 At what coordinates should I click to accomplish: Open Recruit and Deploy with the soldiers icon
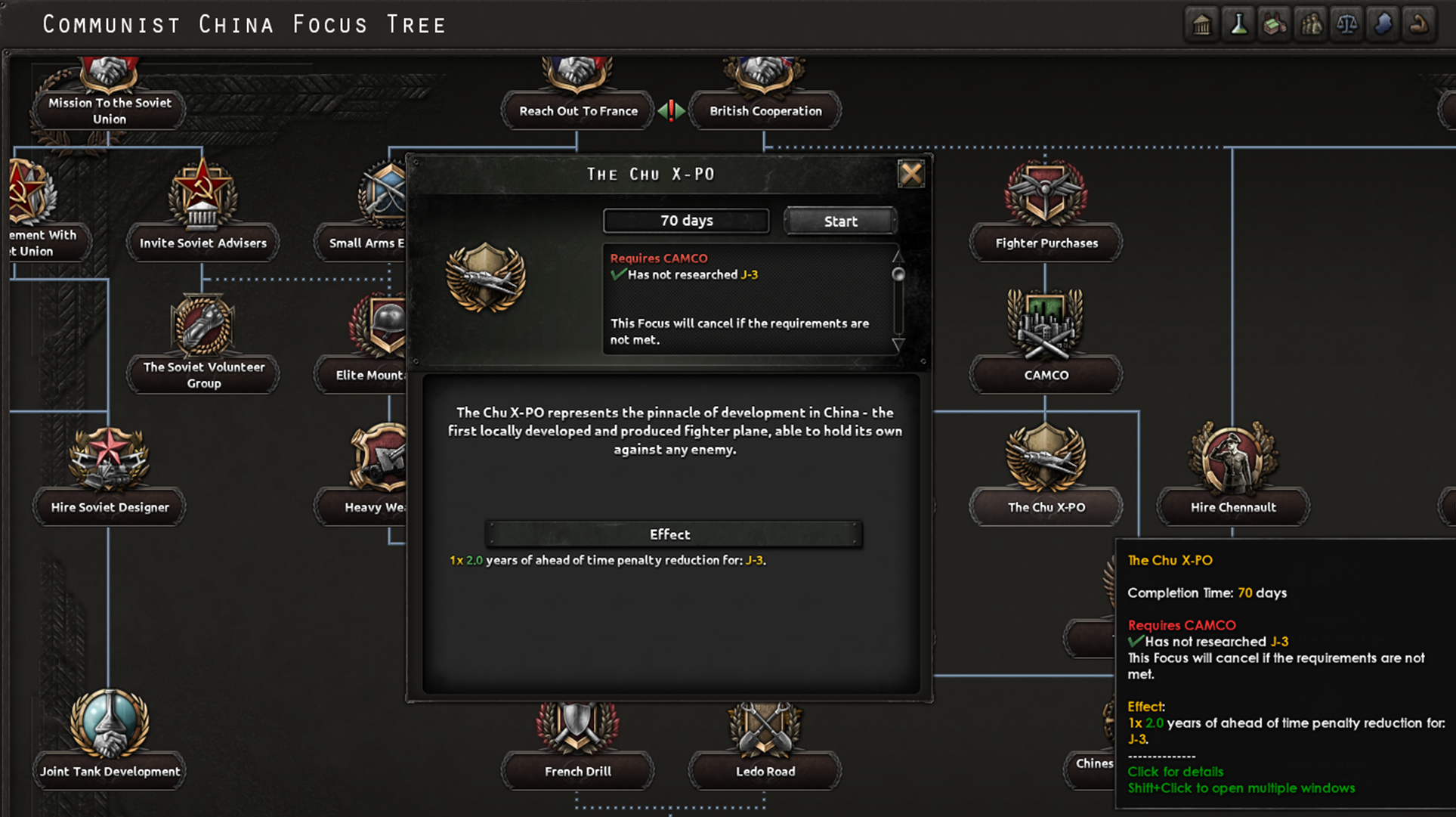(x=1310, y=23)
